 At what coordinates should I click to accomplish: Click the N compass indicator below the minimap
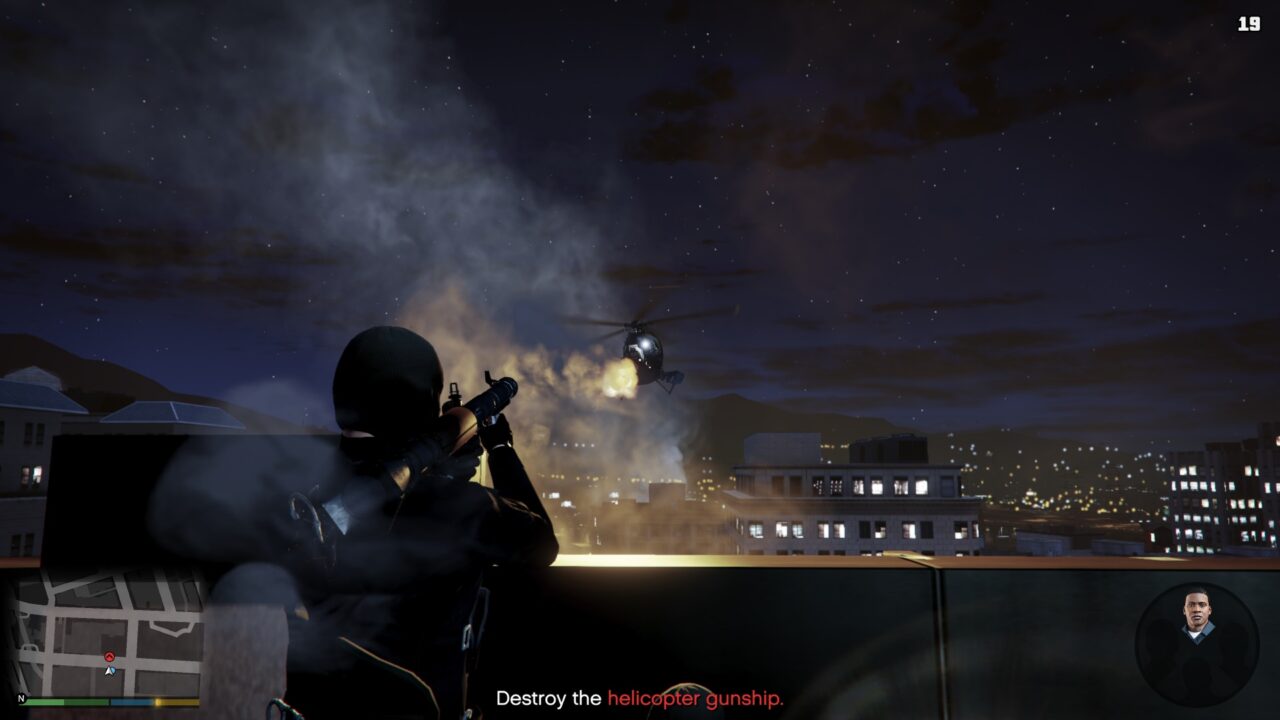pos(22,699)
